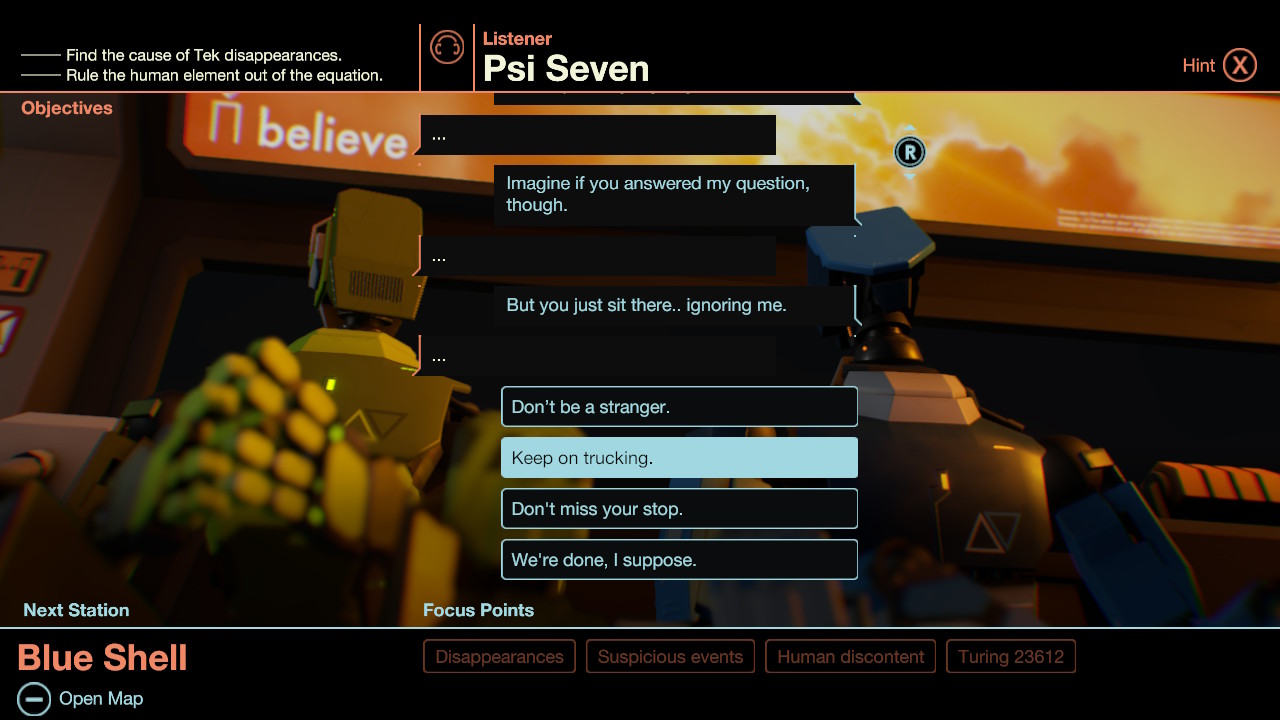Choose the reply 'Don't be a stranger.'

click(679, 406)
